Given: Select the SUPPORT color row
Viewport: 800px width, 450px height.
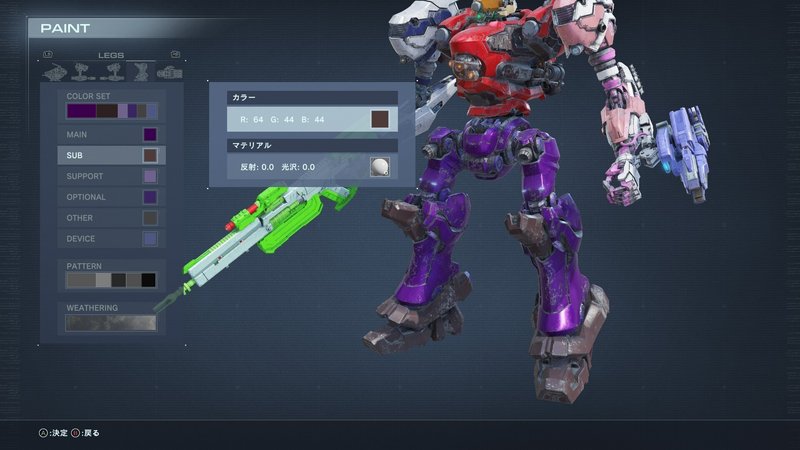Looking at the screenshot, I should (109, 176).
